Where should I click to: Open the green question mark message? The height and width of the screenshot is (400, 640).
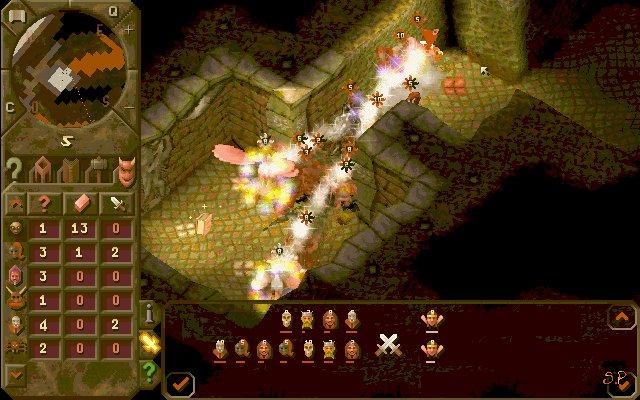tap(150, 369)
